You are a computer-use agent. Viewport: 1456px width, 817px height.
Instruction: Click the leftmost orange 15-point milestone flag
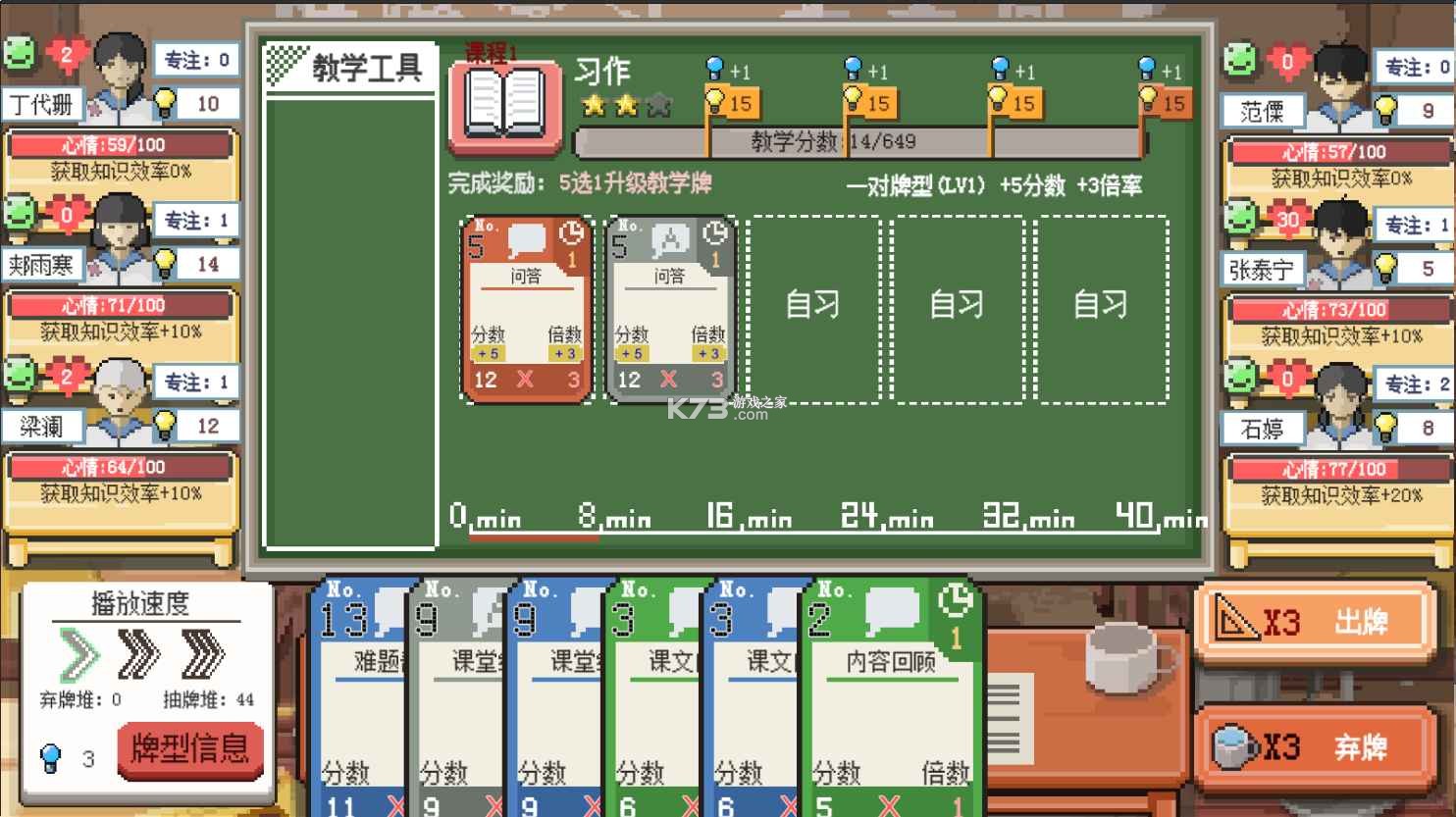[x=730, y=101]
